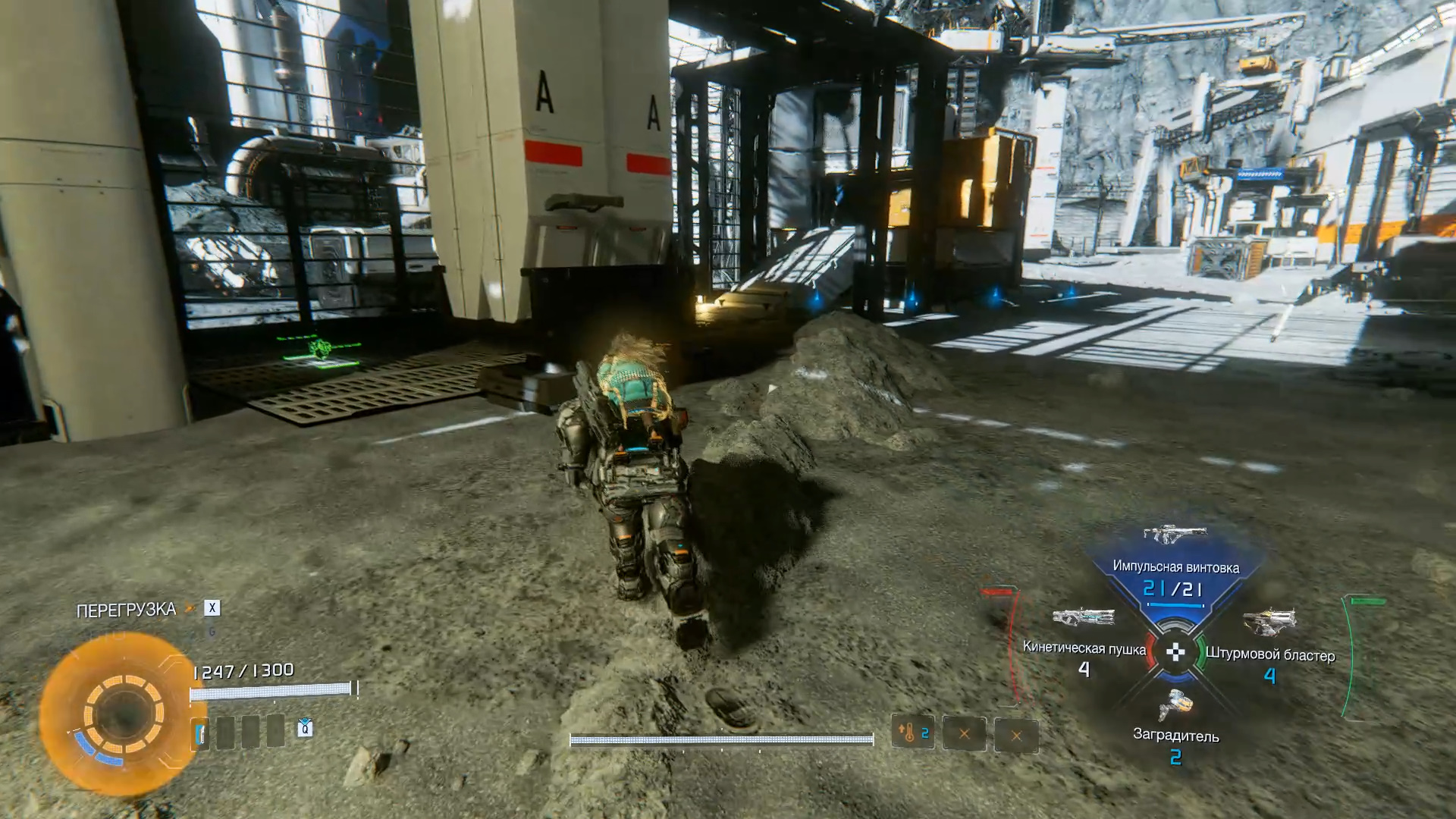The image size is (1456, 819).
Task: Activate the thermometer consumable slot
Action: pos(912,733)
